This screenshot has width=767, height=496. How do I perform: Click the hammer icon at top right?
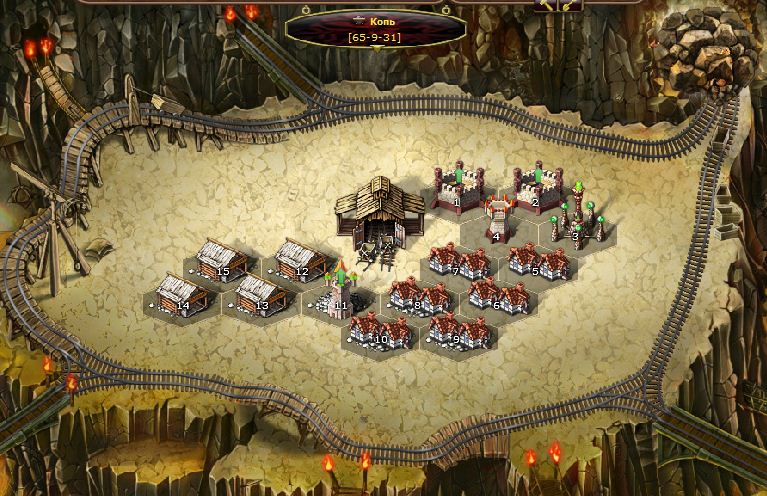(x=545, y=5)
